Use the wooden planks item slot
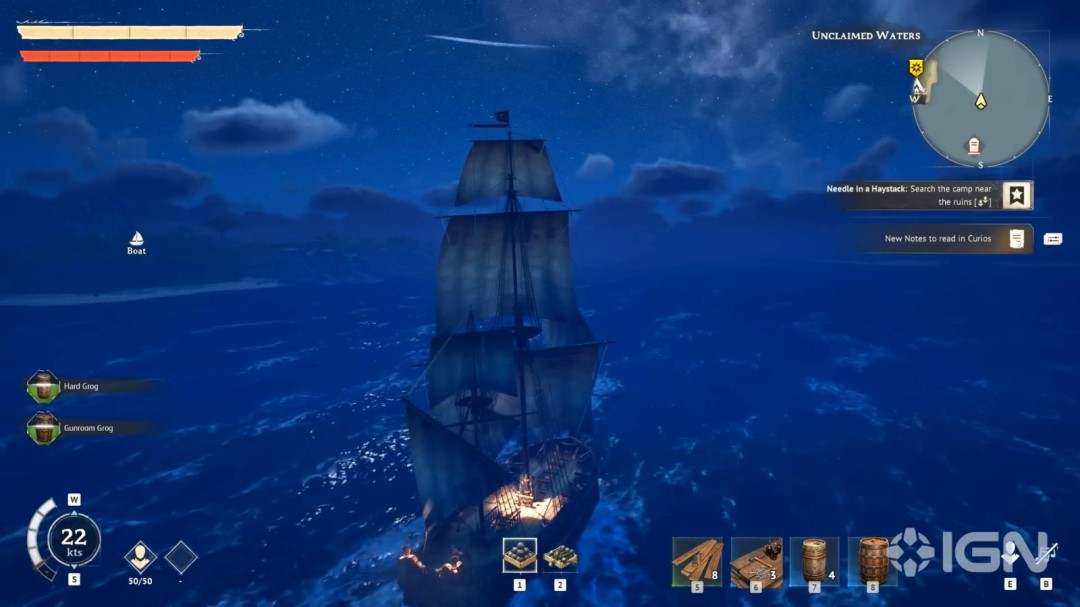 [x=697, y=560]
